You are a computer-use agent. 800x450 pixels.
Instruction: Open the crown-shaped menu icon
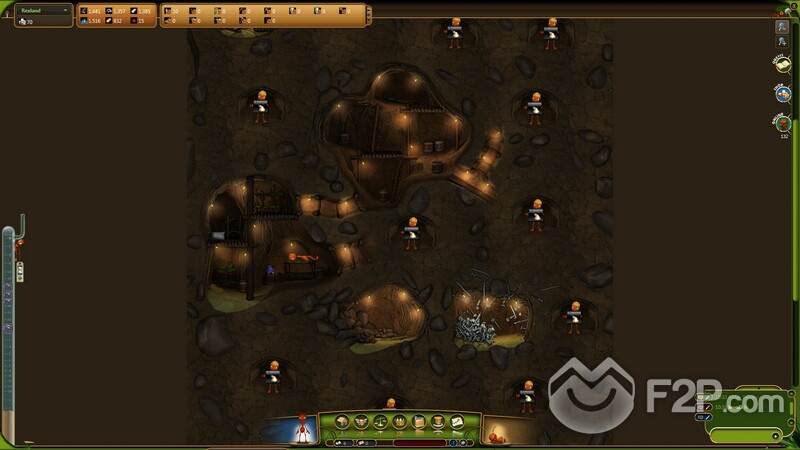pos(399,422)
